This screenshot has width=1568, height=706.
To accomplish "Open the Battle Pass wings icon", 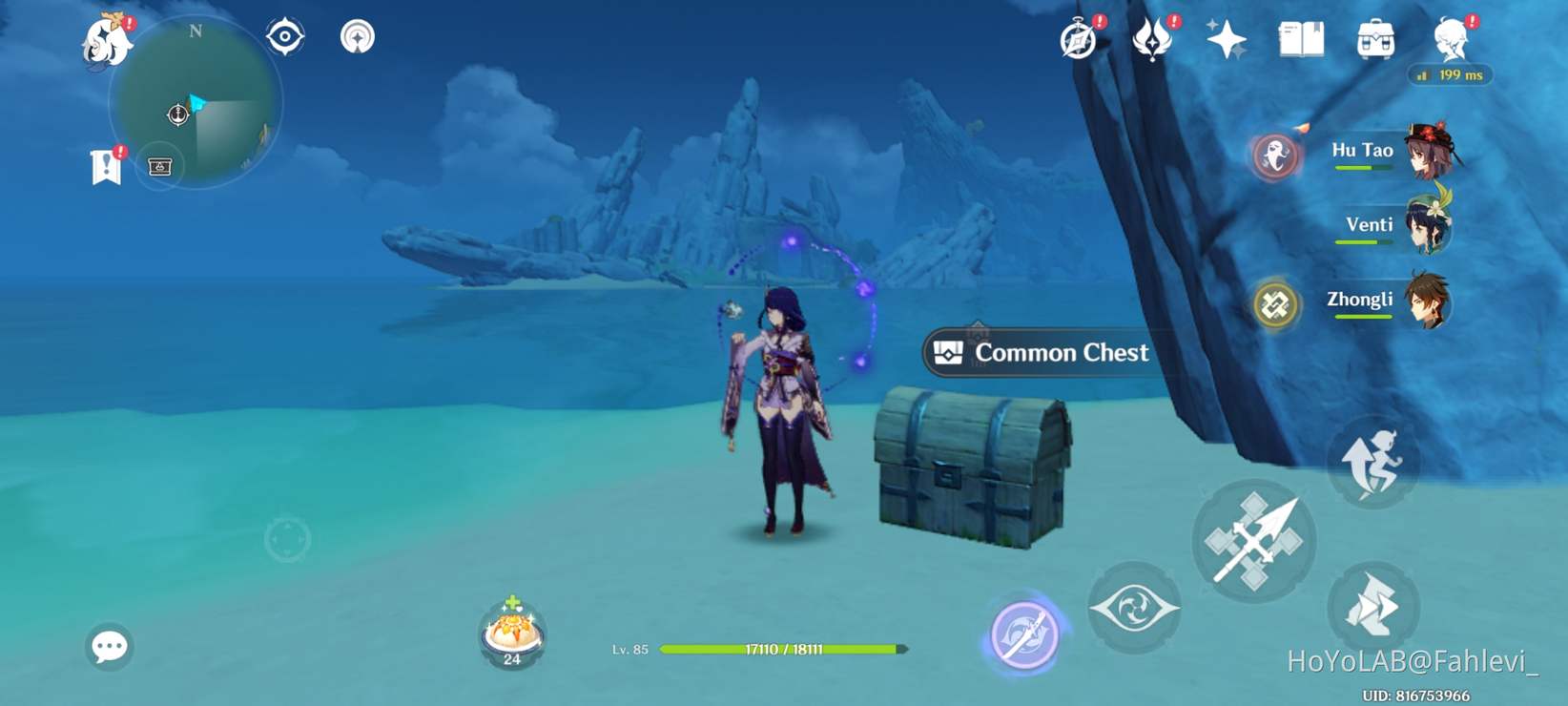I will (1153, 40).
